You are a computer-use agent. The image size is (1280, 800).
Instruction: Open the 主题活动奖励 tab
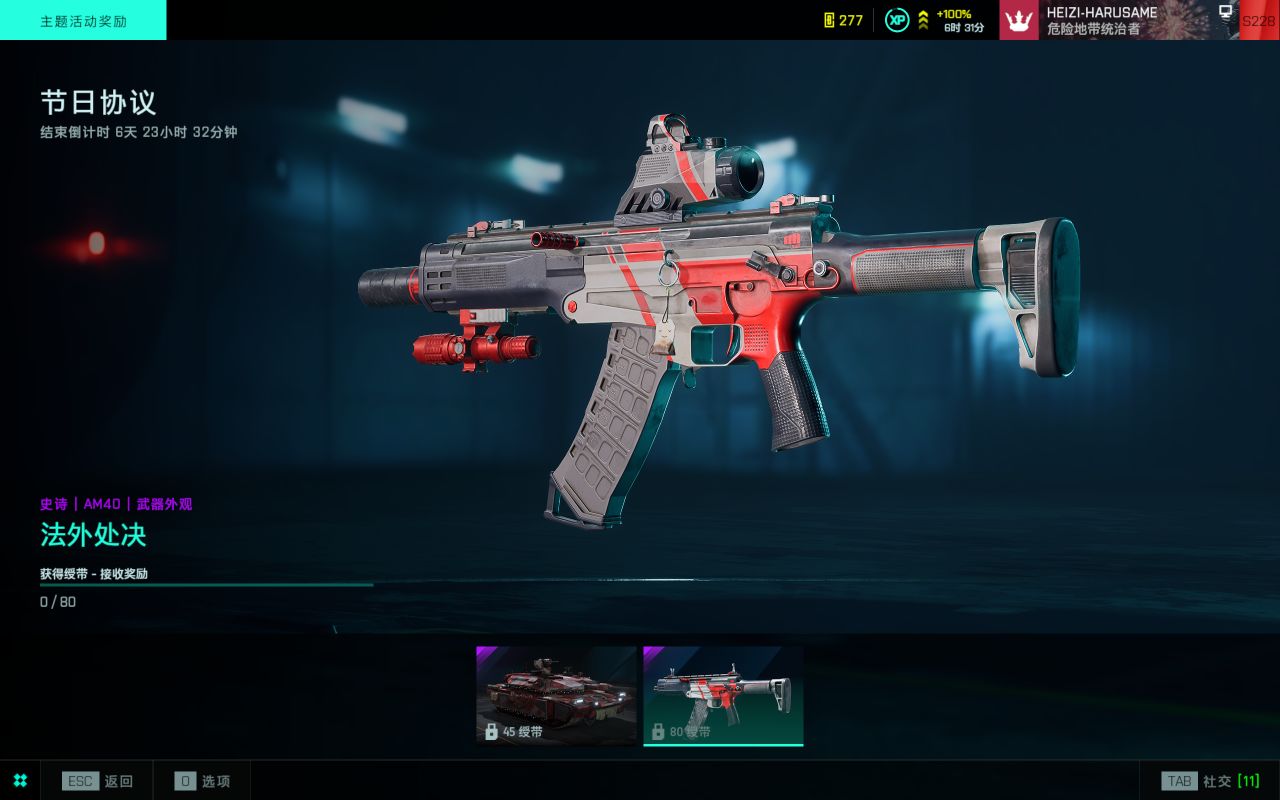click(83, 20)
